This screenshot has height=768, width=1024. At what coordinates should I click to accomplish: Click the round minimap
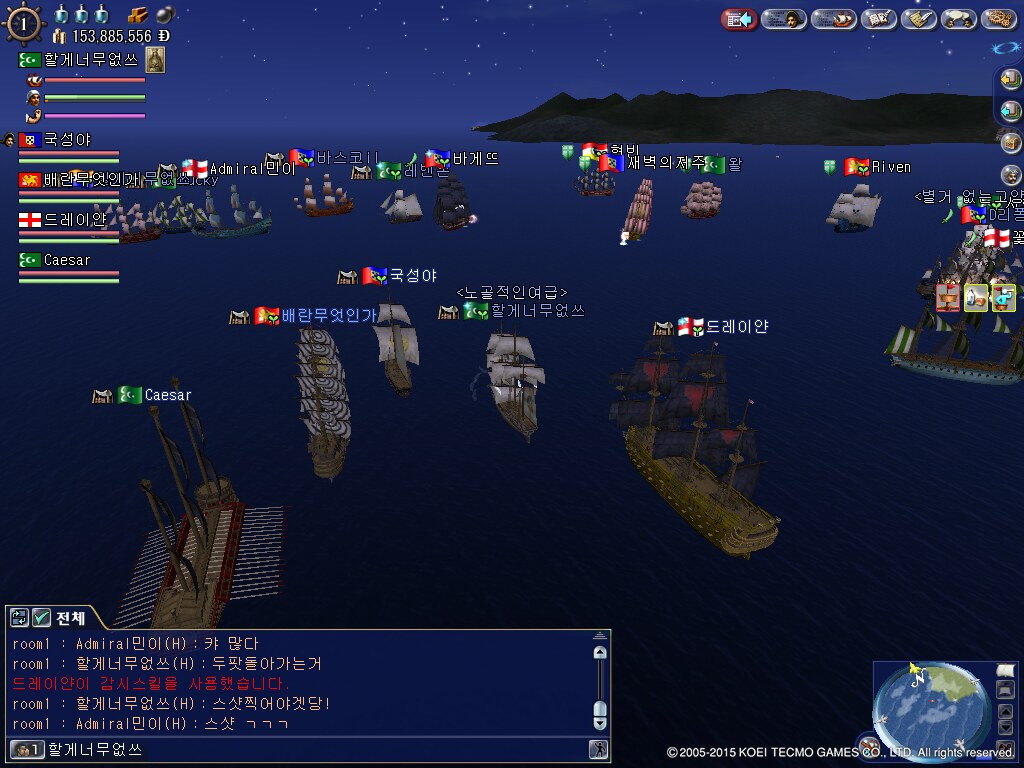928,707
